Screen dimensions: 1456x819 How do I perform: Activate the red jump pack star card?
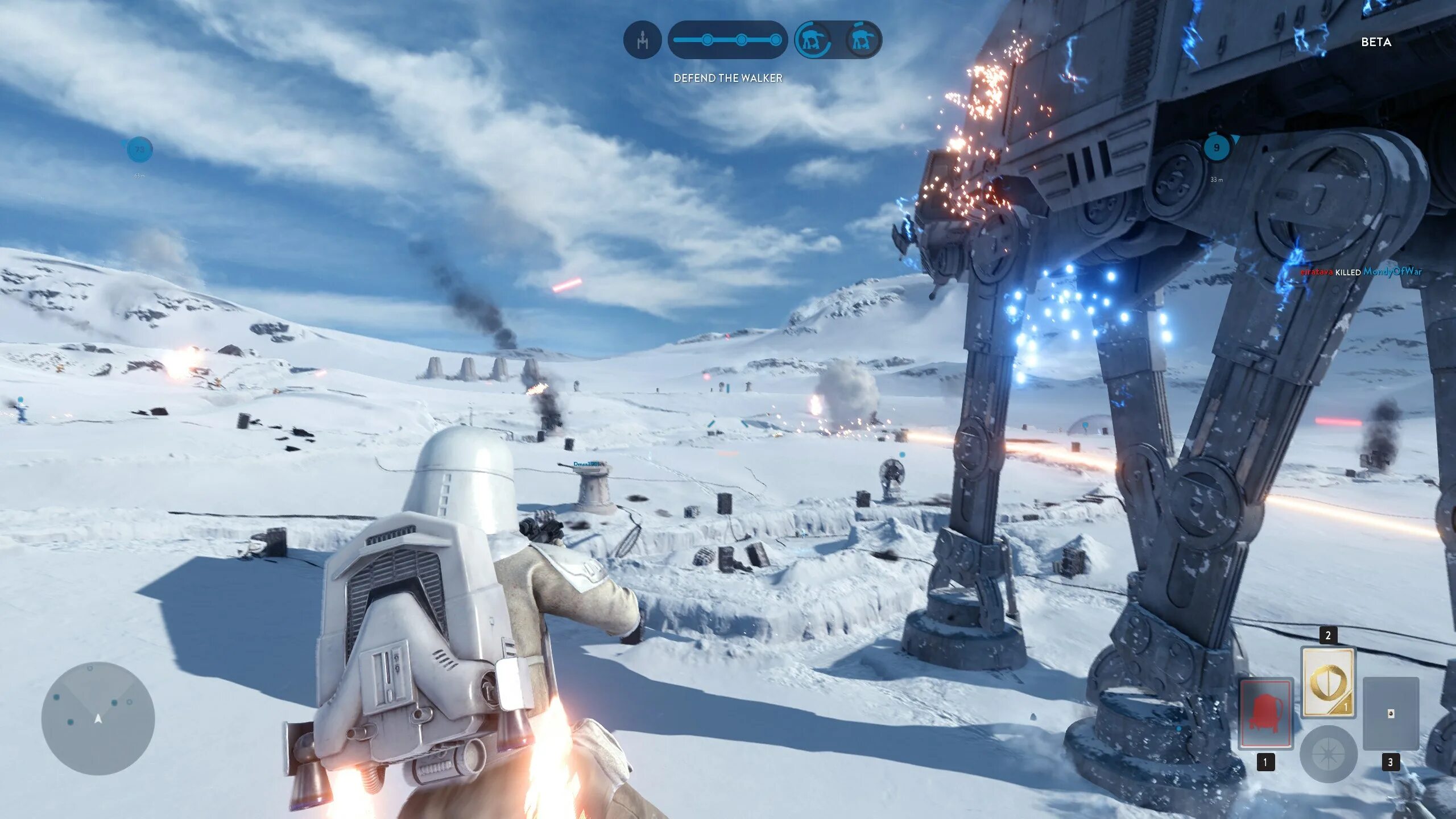coord(1266,713)
